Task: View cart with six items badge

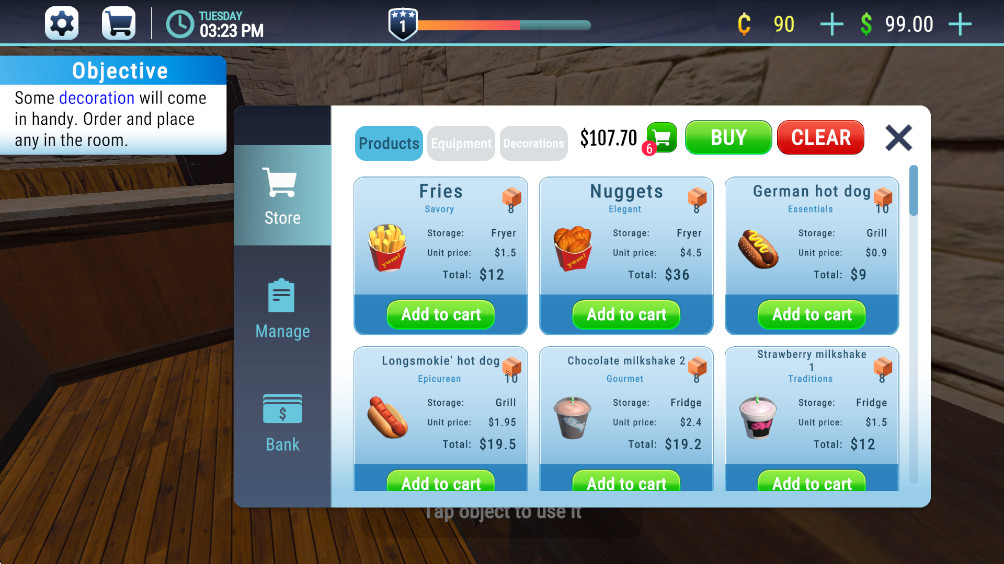Action: (661, 138)
